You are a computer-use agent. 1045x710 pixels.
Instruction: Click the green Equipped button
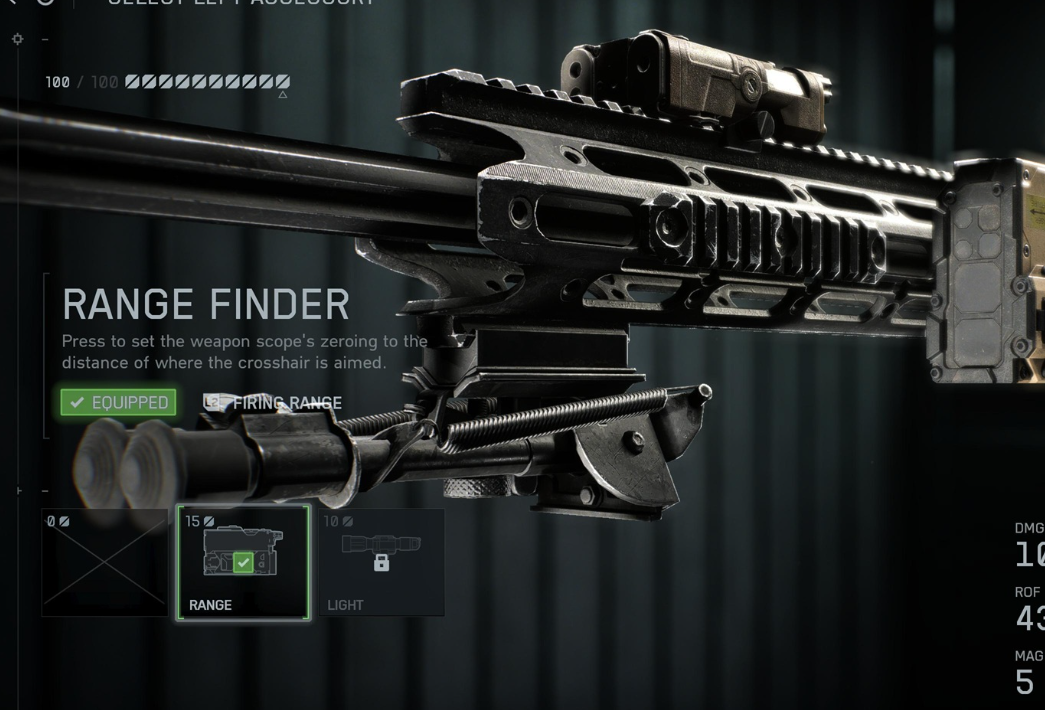[118, 402]
